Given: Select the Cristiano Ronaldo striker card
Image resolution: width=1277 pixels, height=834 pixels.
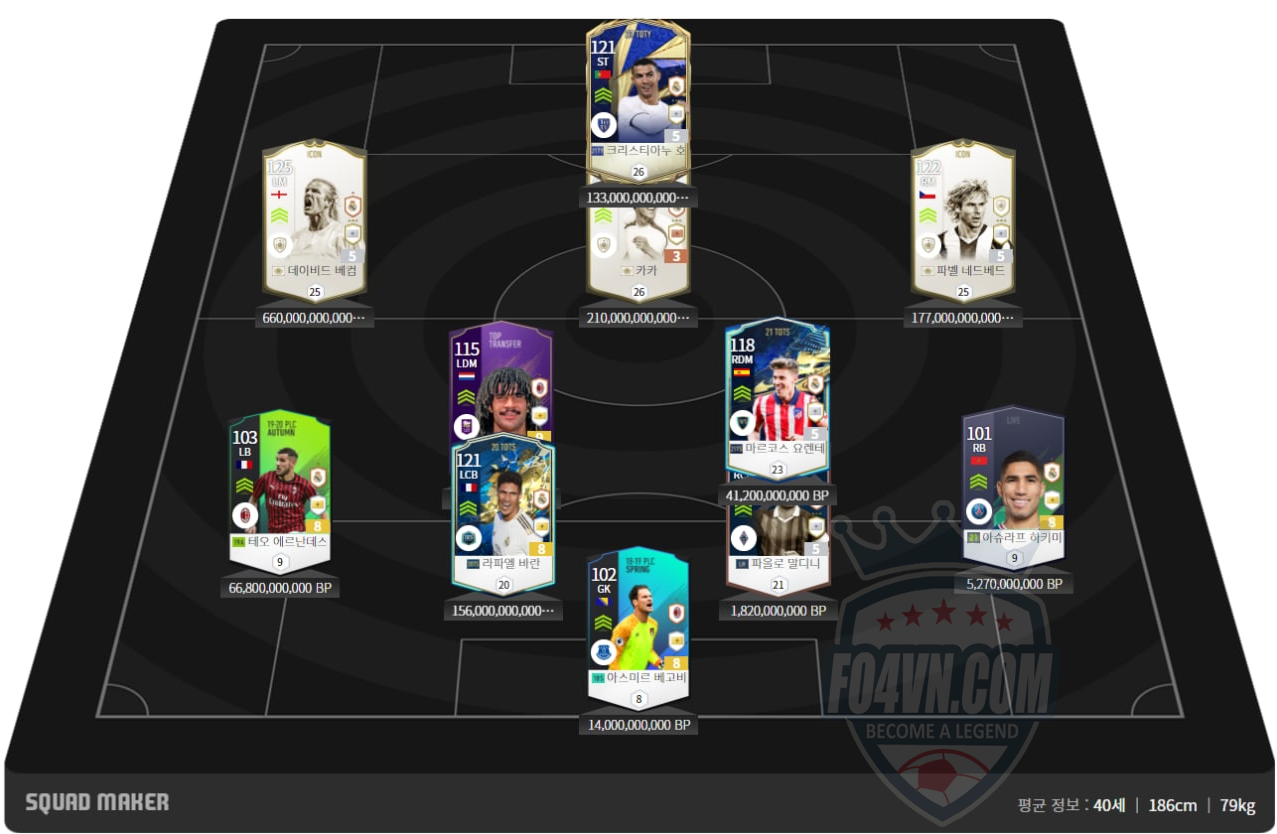Looking at the screenshot, I should point(638,95).
